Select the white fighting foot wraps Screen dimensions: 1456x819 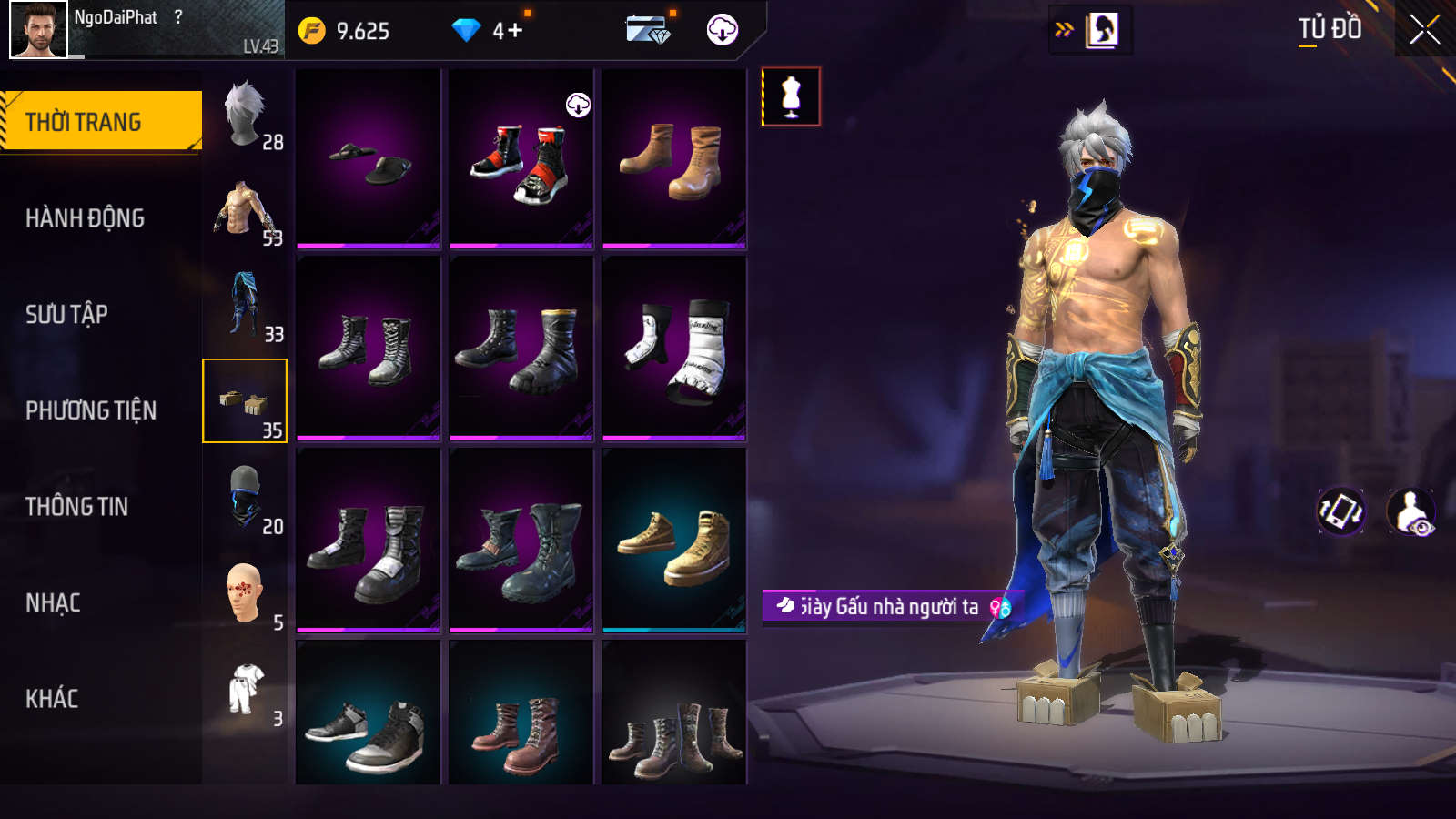[x=674, y=349]
